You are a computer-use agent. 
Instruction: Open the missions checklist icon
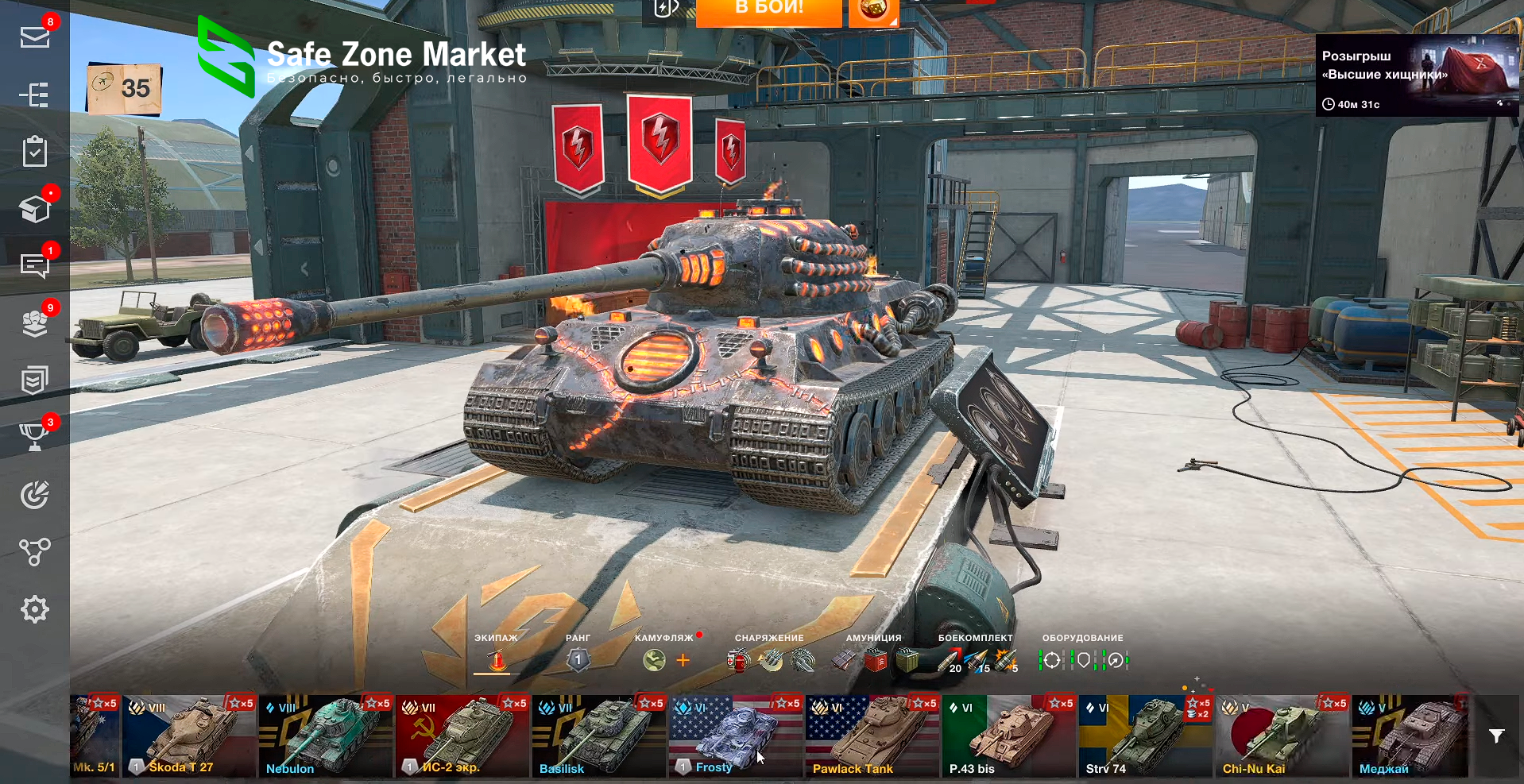coord(35,151)
